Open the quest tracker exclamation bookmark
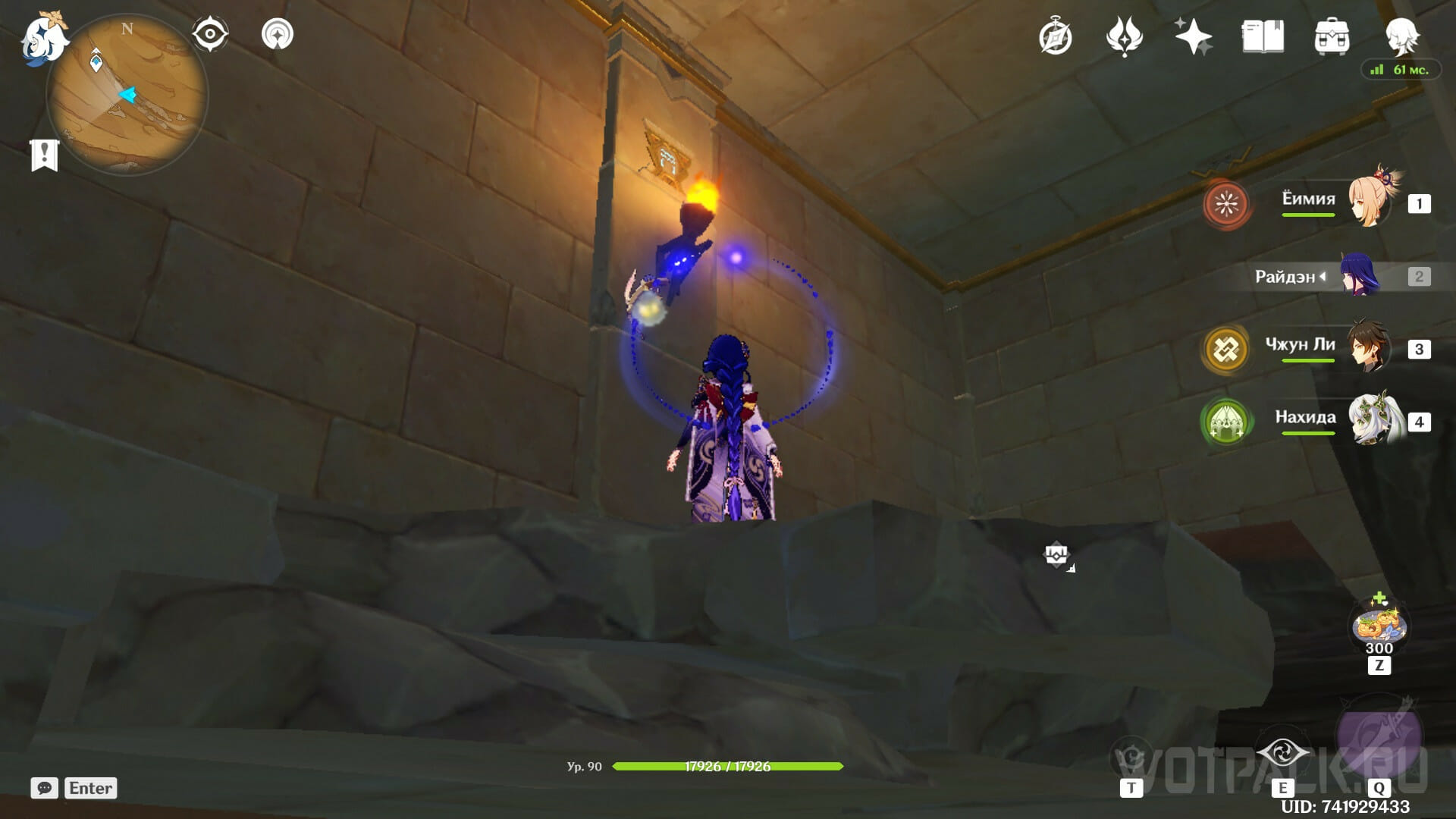Image resolution: width=1456 pixels, height=819 pixels. (x=45, y=155)
